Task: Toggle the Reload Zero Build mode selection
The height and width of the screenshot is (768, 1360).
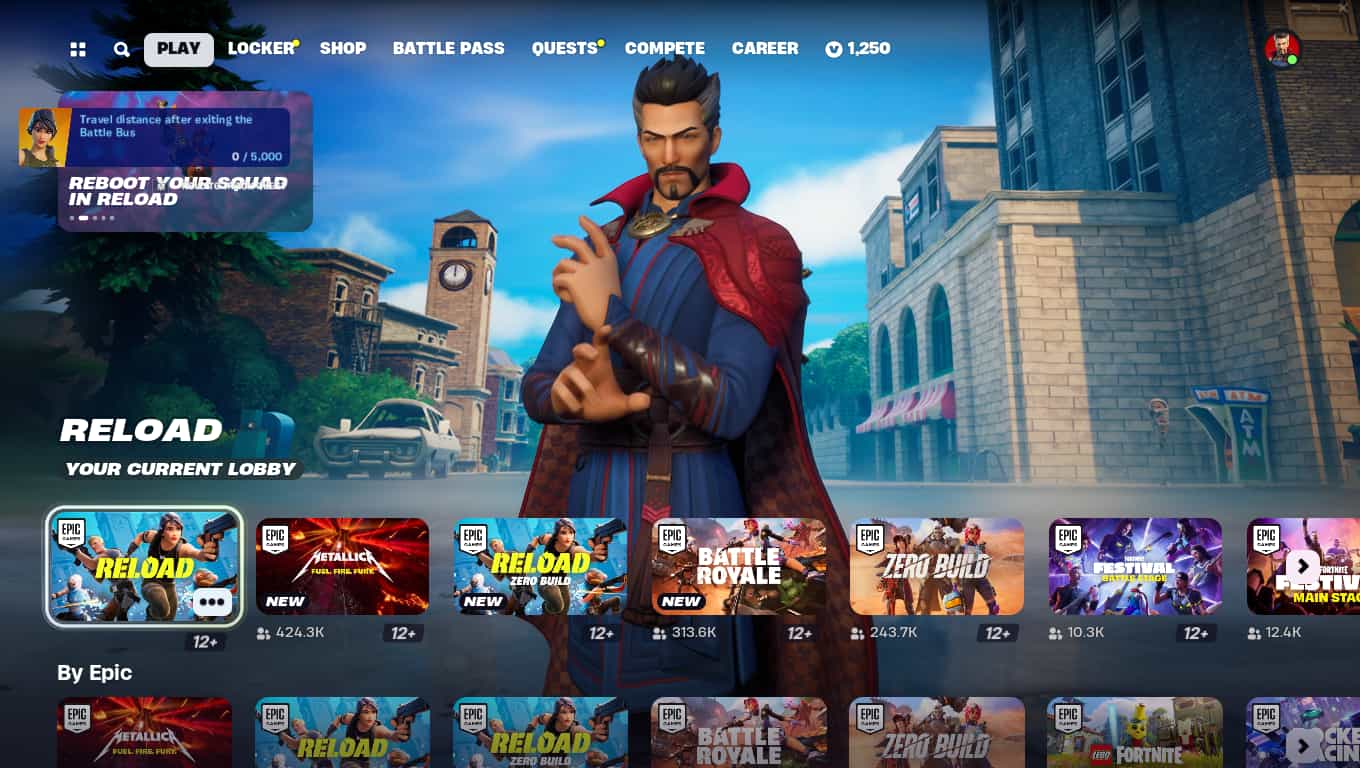Action: [x=540, y=565]
